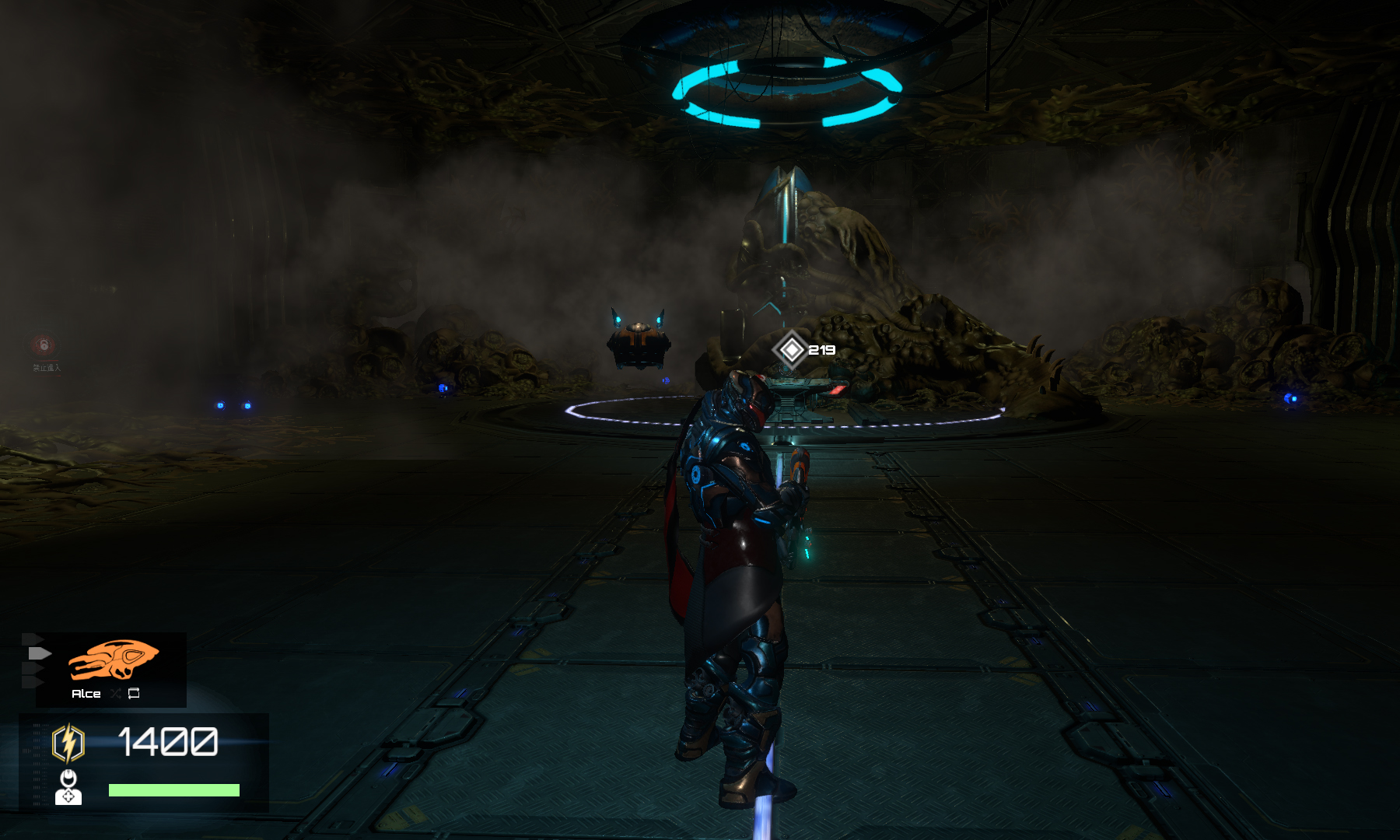Toggle the bottom gray fire-mode arrow
This screenshot has height=840, width=1400.
click(33, 681)
